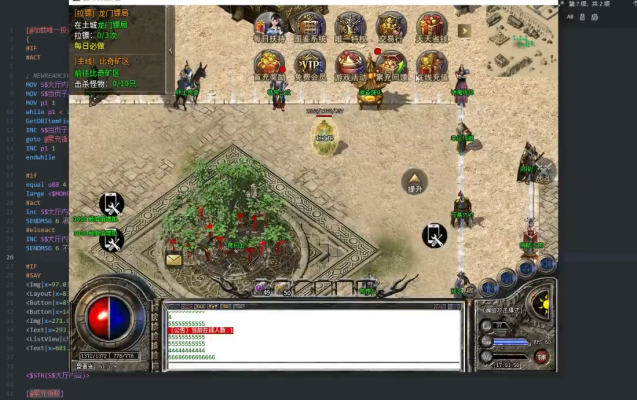Open the 在线充值 online recharge icon
The image size is (637, 400).
[x=431, y=67]
